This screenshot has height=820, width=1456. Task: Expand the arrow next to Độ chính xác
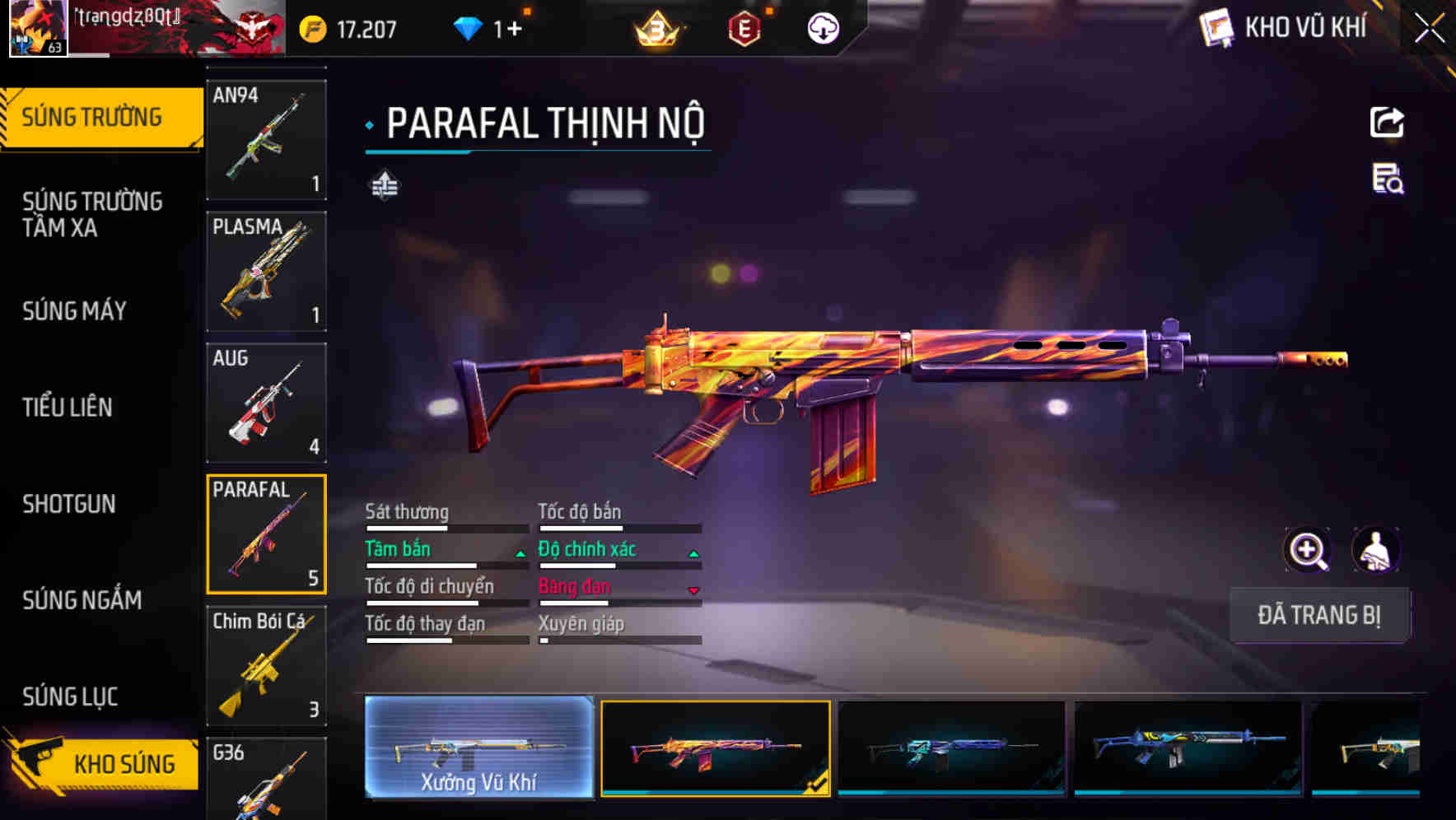(692, 553)
